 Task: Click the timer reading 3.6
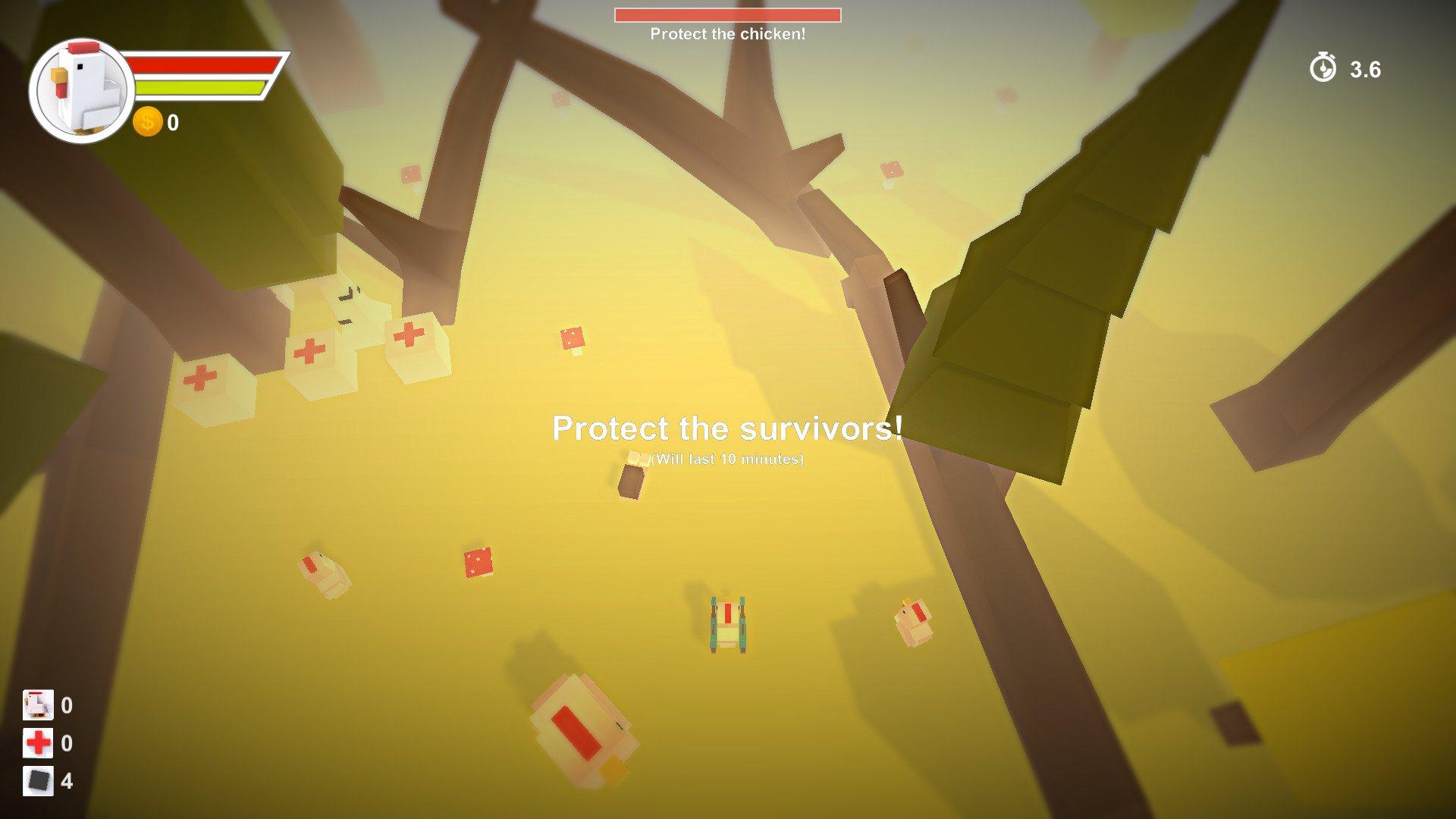tap(1363, 69)
